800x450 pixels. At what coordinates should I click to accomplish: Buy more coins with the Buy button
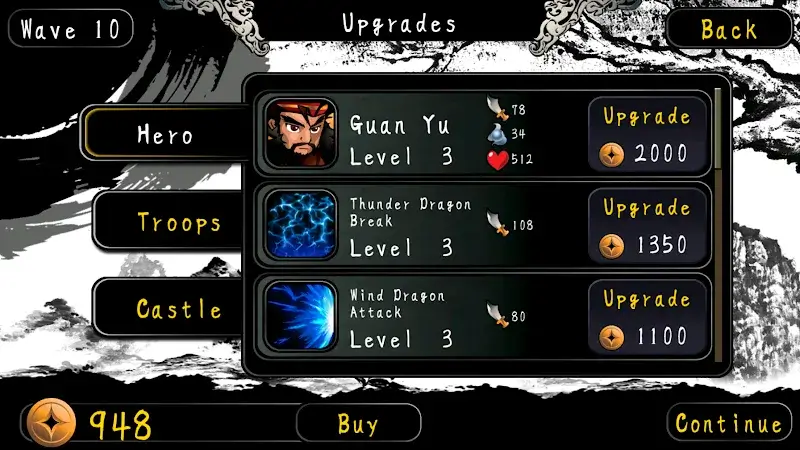pyautogui.click(x=357, y=423)
